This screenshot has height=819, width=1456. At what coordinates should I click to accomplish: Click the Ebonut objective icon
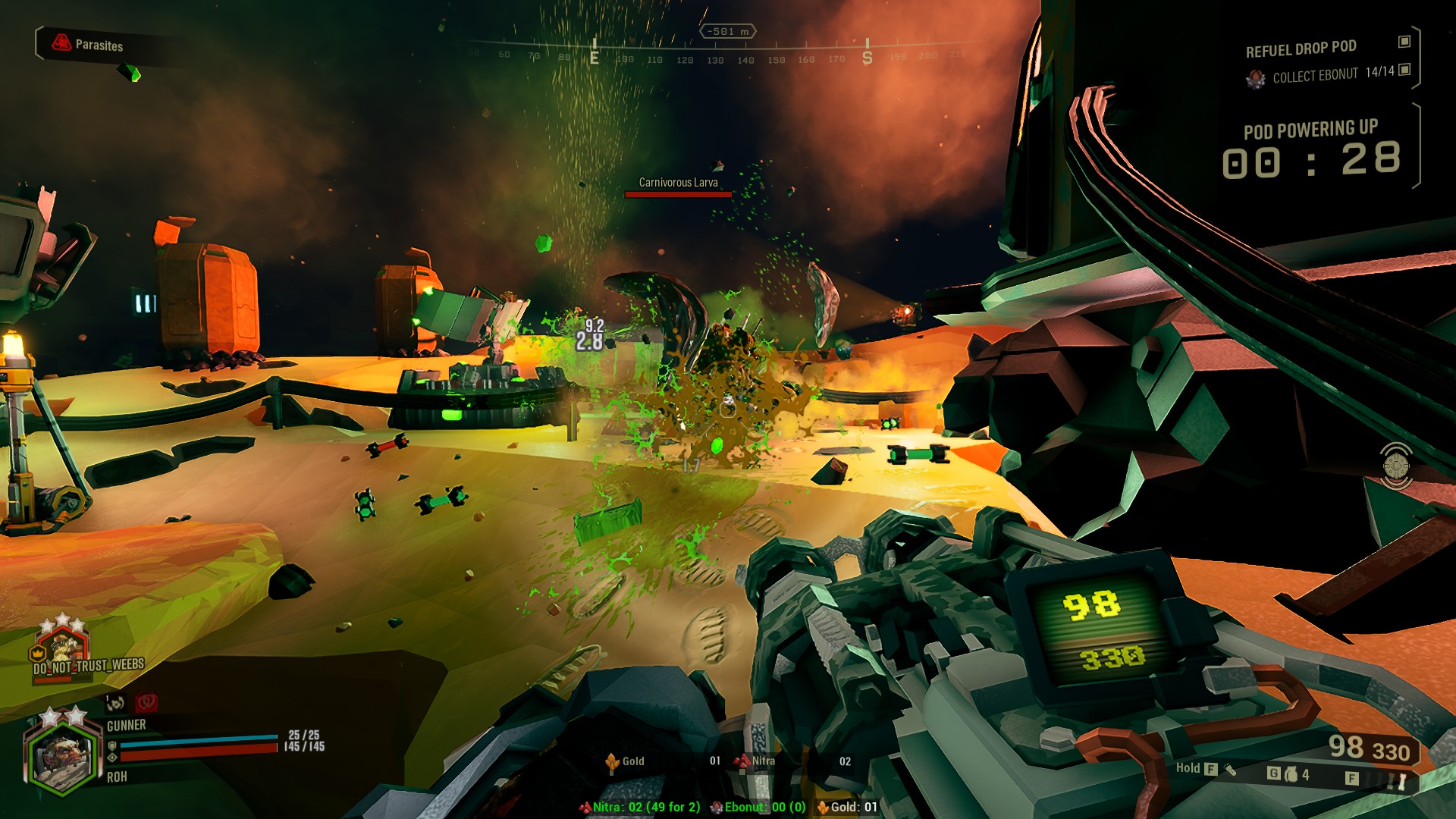click(1256, 77)
